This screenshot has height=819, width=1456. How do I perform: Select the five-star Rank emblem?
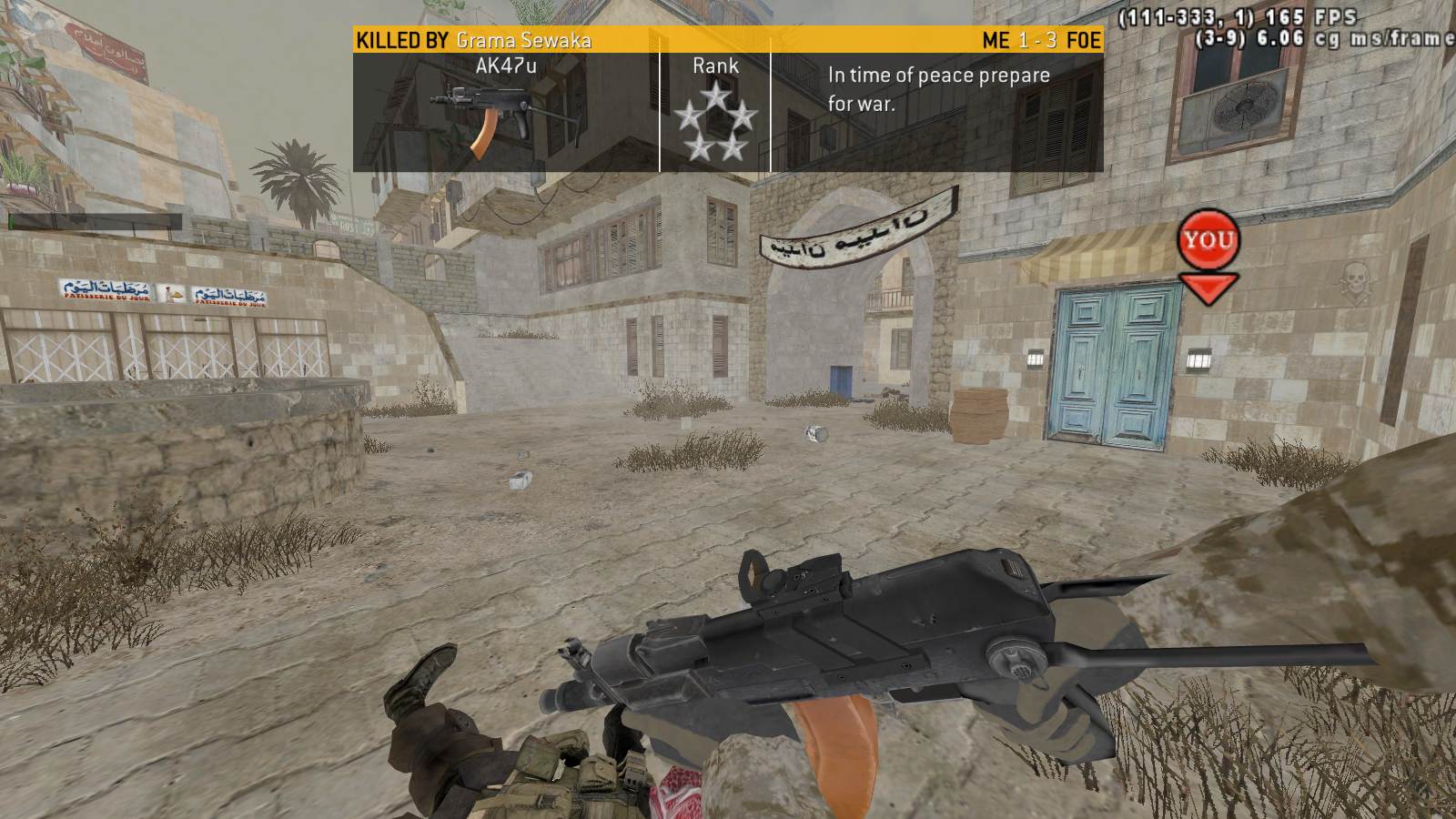tap(715, 122)
